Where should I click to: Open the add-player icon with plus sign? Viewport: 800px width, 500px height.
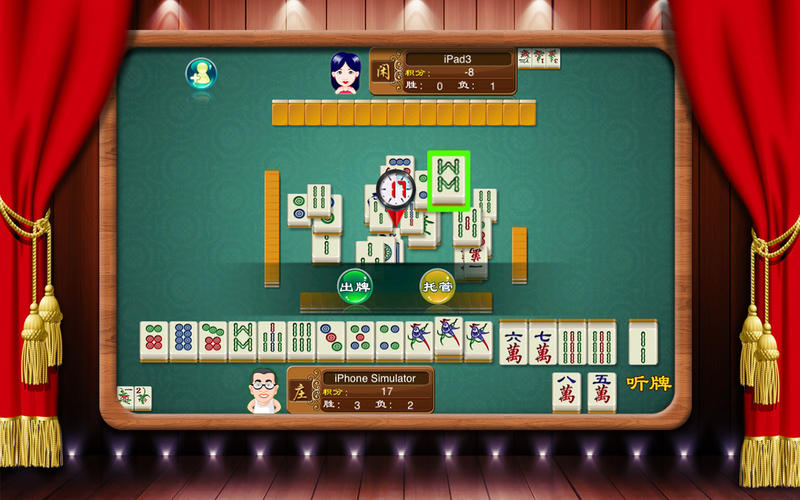tap(201, 73)
